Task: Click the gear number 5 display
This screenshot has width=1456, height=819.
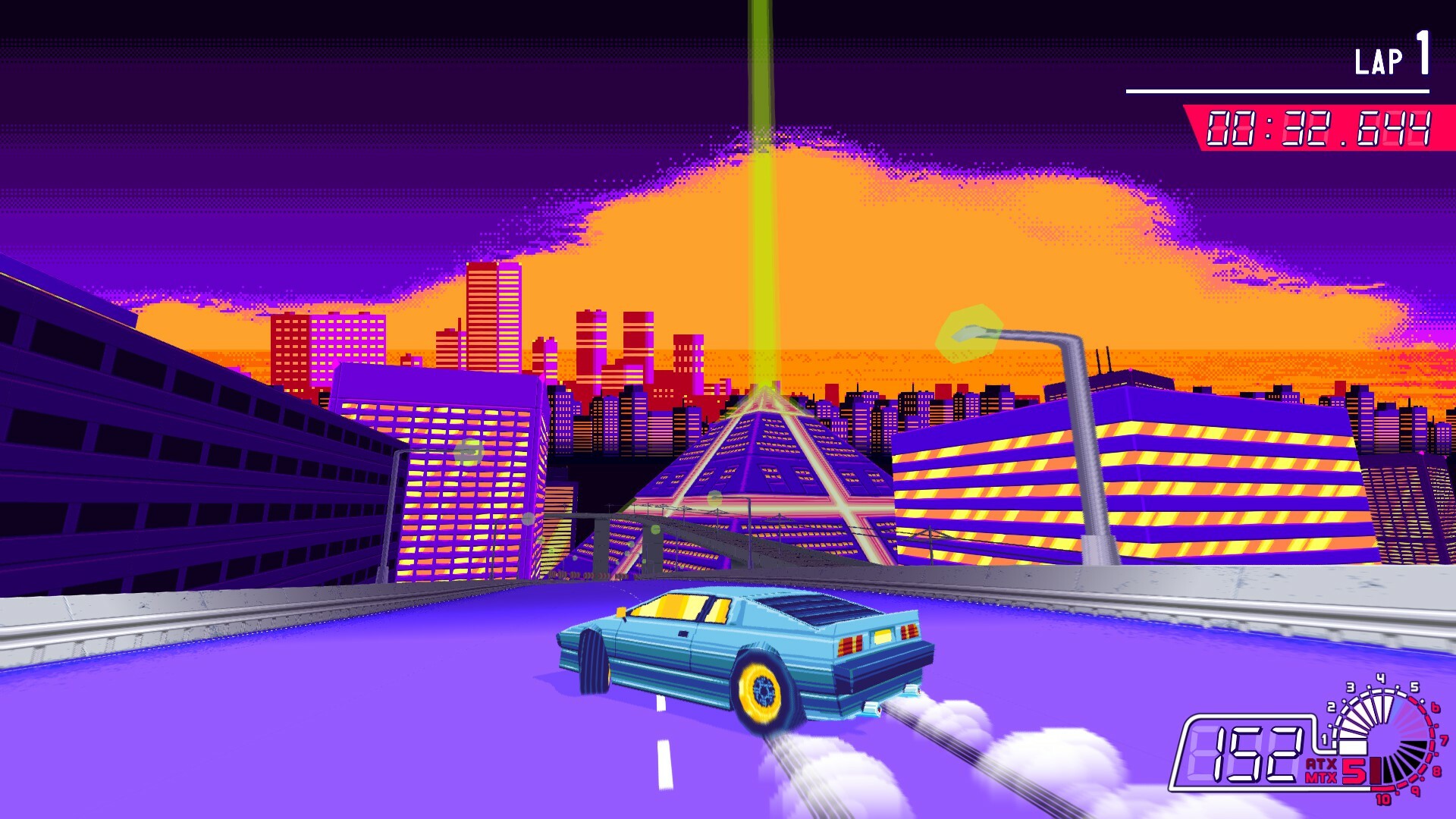Action: pyautogui.click(x=1354, y=770)
